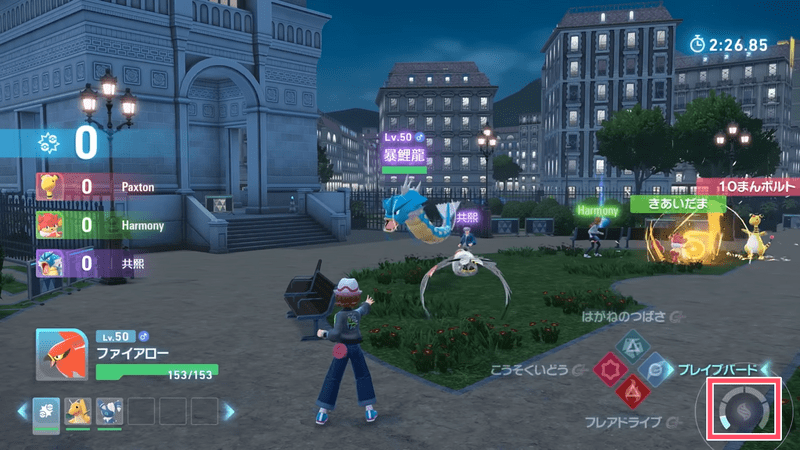Trigger the Flare Blitz fire move
The width and height of the screenshot is (800, 450).
click(631, 391)
